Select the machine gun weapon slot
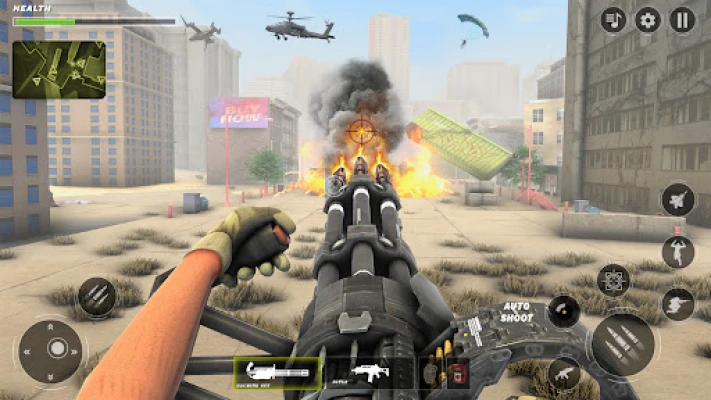This screenshot has height=400, width=711. (277, 373)
